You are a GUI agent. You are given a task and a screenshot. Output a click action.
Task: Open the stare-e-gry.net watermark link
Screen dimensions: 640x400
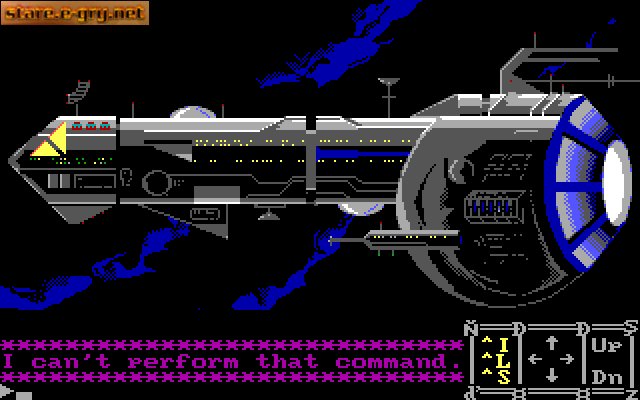point(75,13)
